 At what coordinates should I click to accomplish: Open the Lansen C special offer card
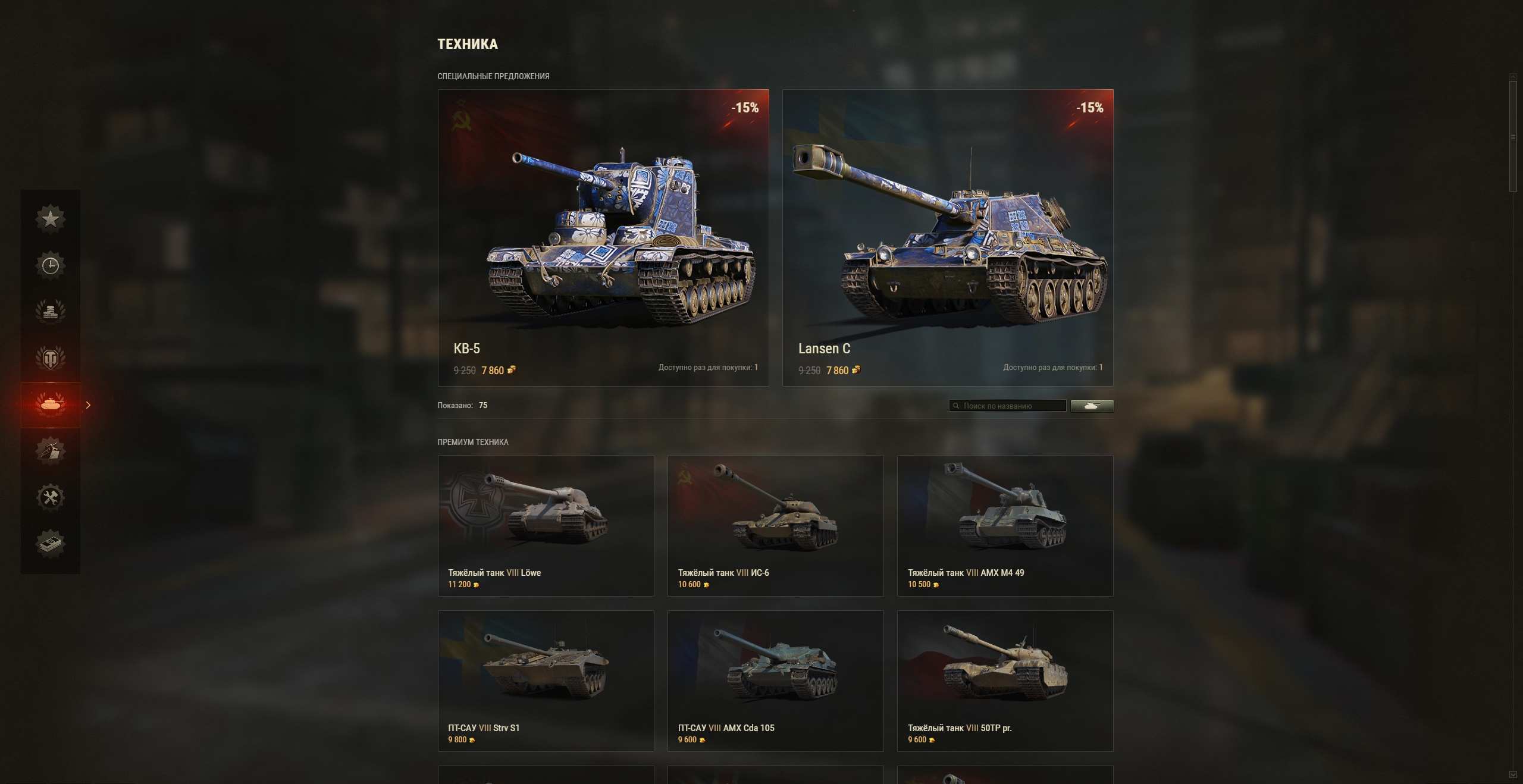tap(947, 237)
